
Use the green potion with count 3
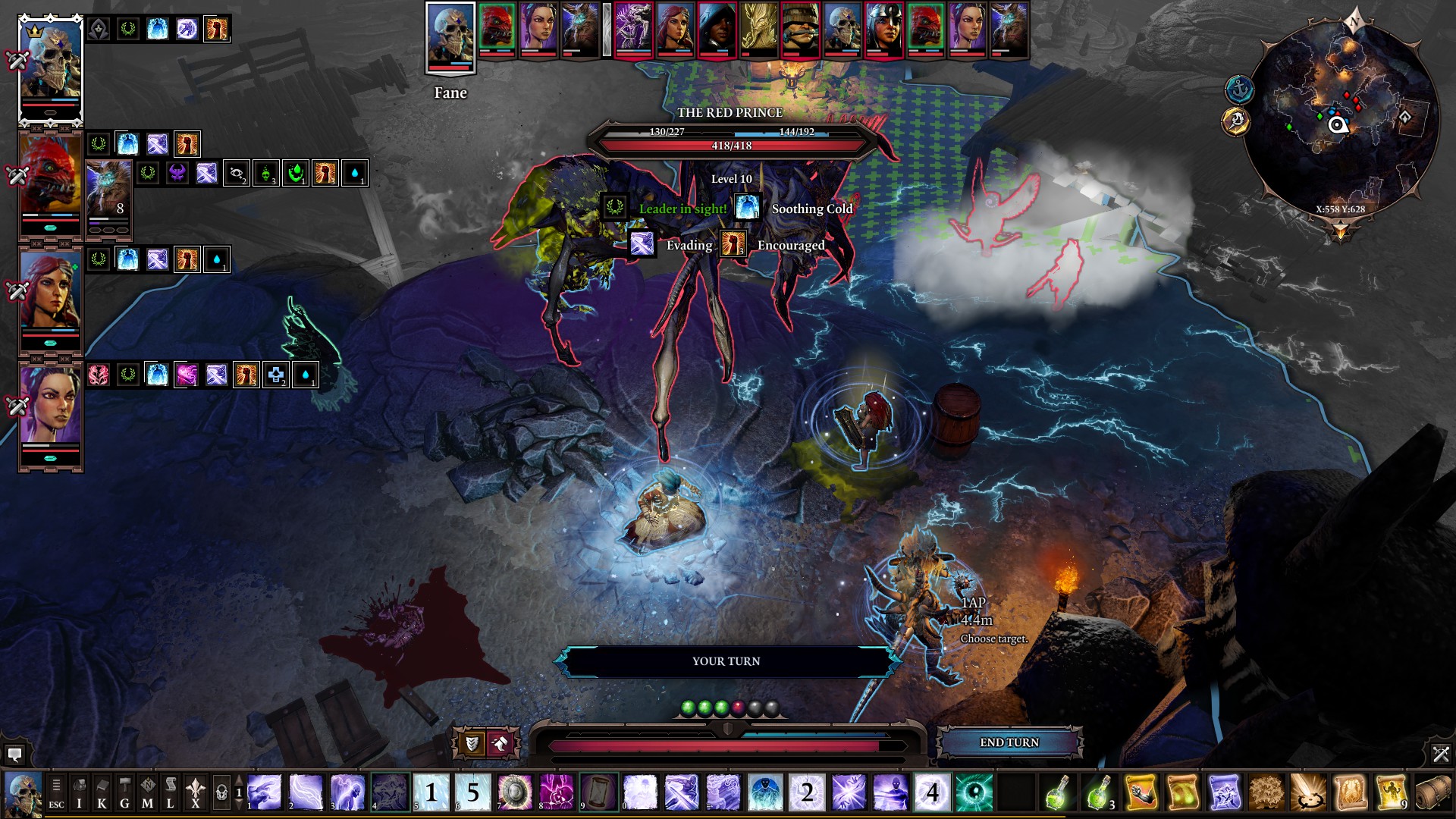click(1100, 792)
